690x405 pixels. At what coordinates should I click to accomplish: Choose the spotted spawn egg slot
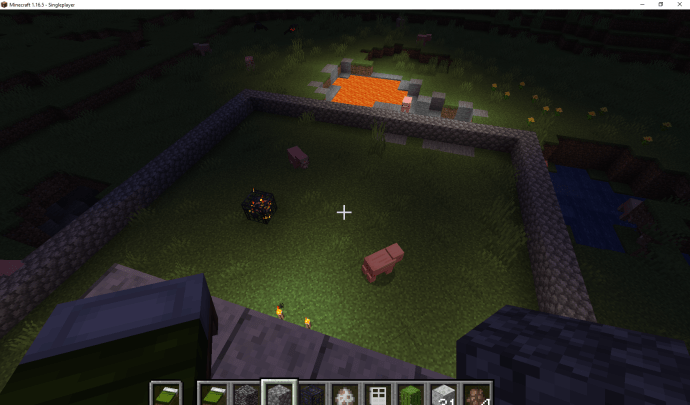(344, 394)
